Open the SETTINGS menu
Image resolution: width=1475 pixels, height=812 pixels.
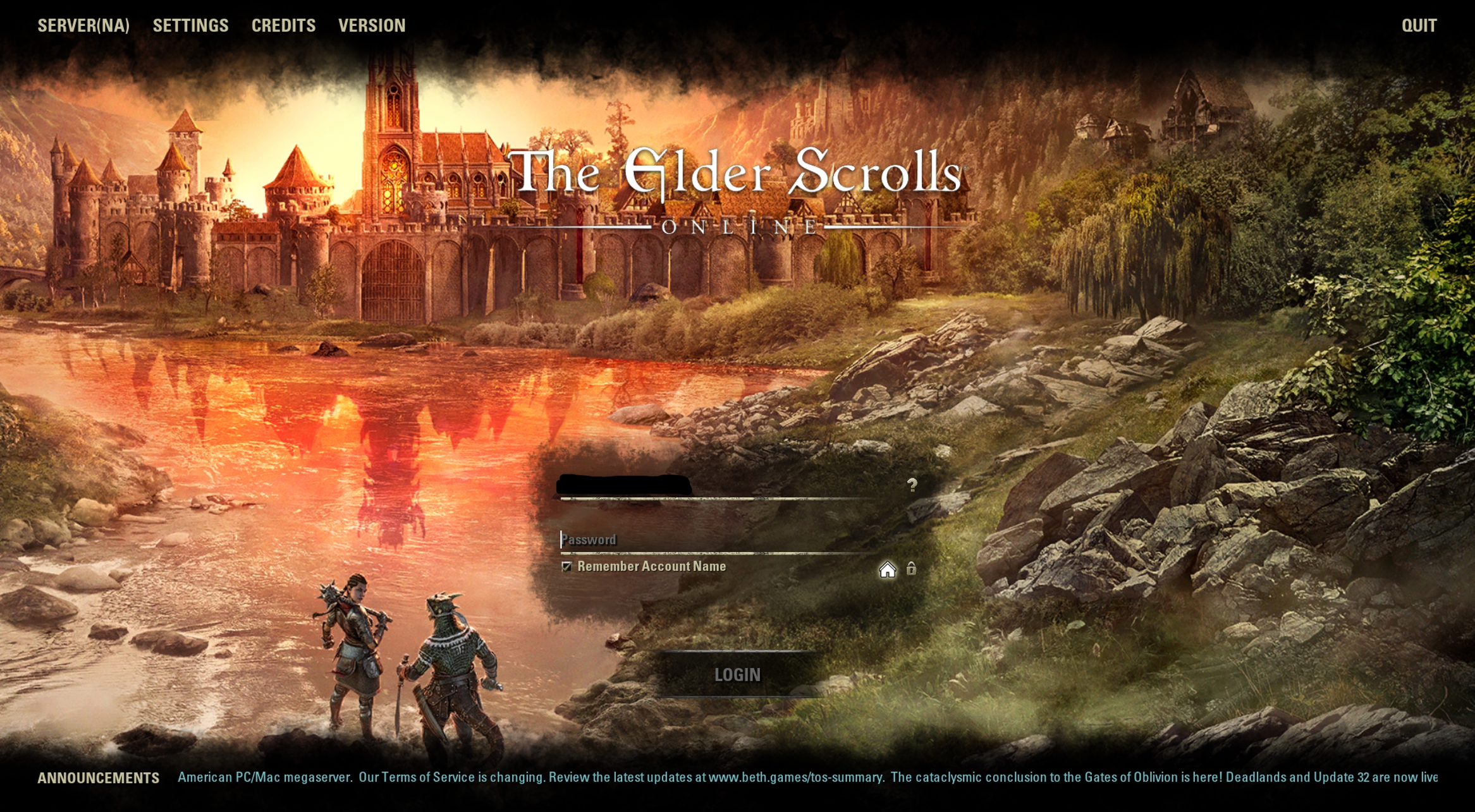(x=191, y=25)
